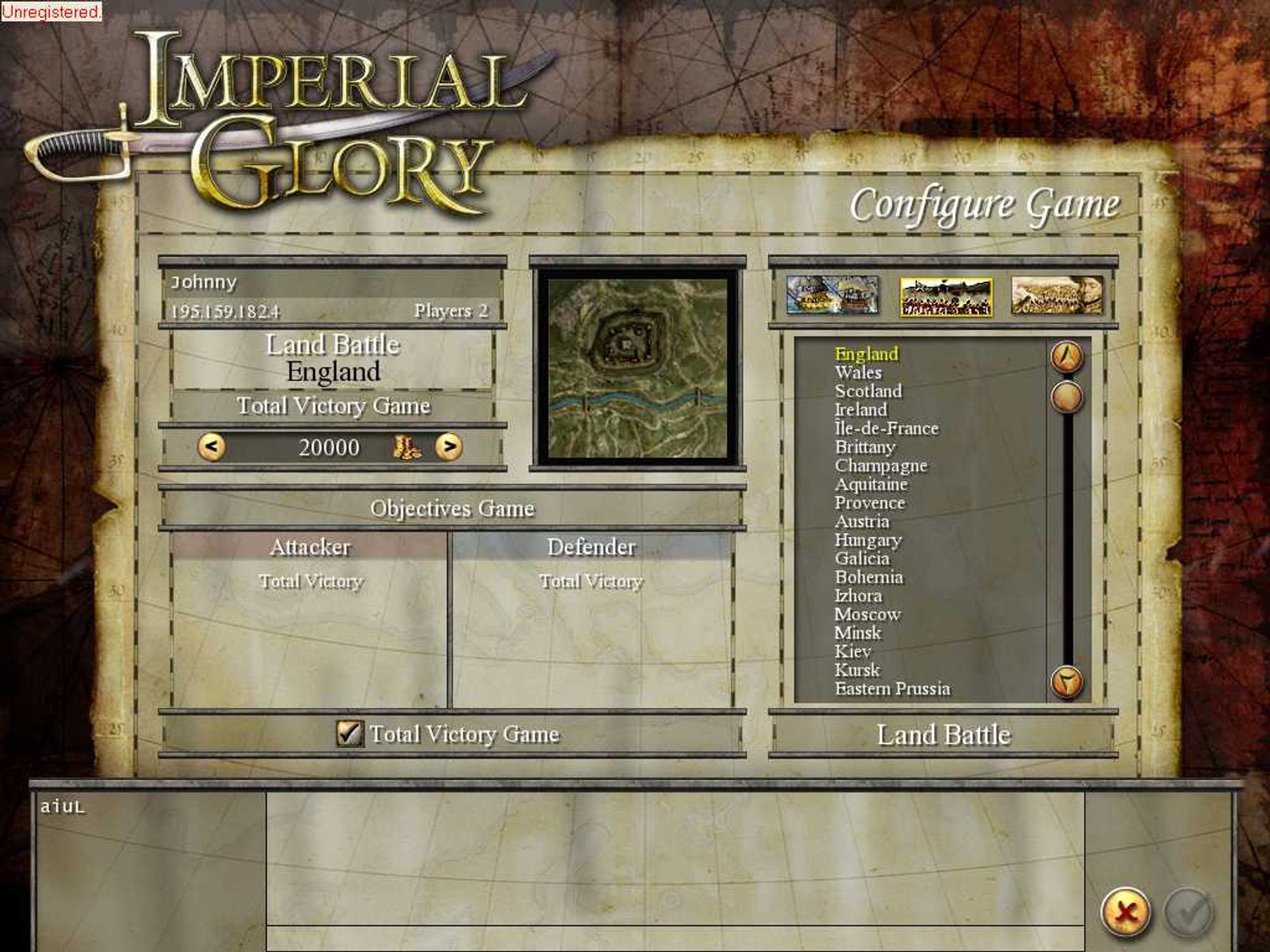Screen dimensions: 1270x952
Task: Choose Austria from the province list
Action: tap(862, 521)
